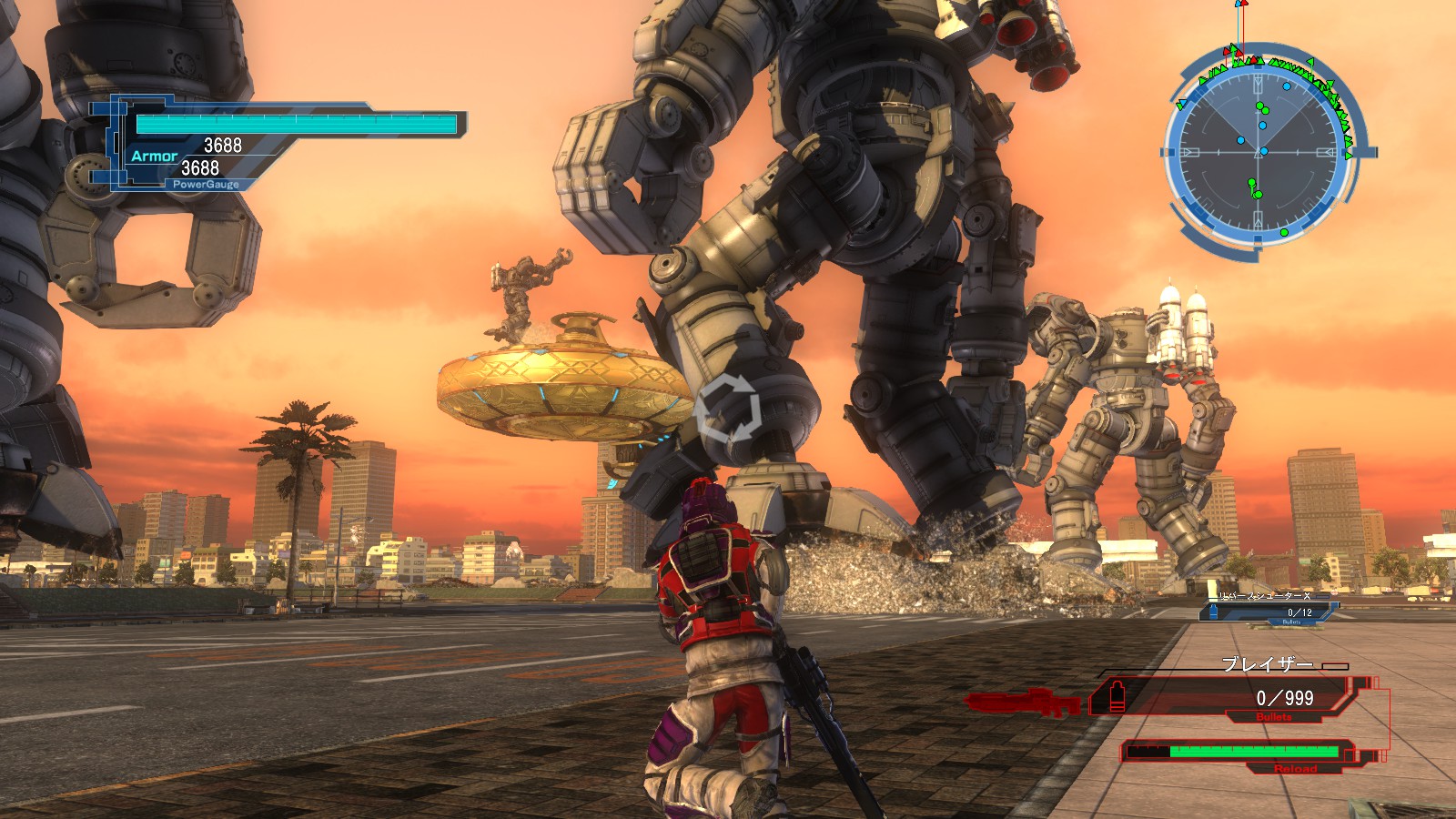1456x819 pixels.
Task: Click the circular radar minimap
Action: click(x=1261, y=152)
